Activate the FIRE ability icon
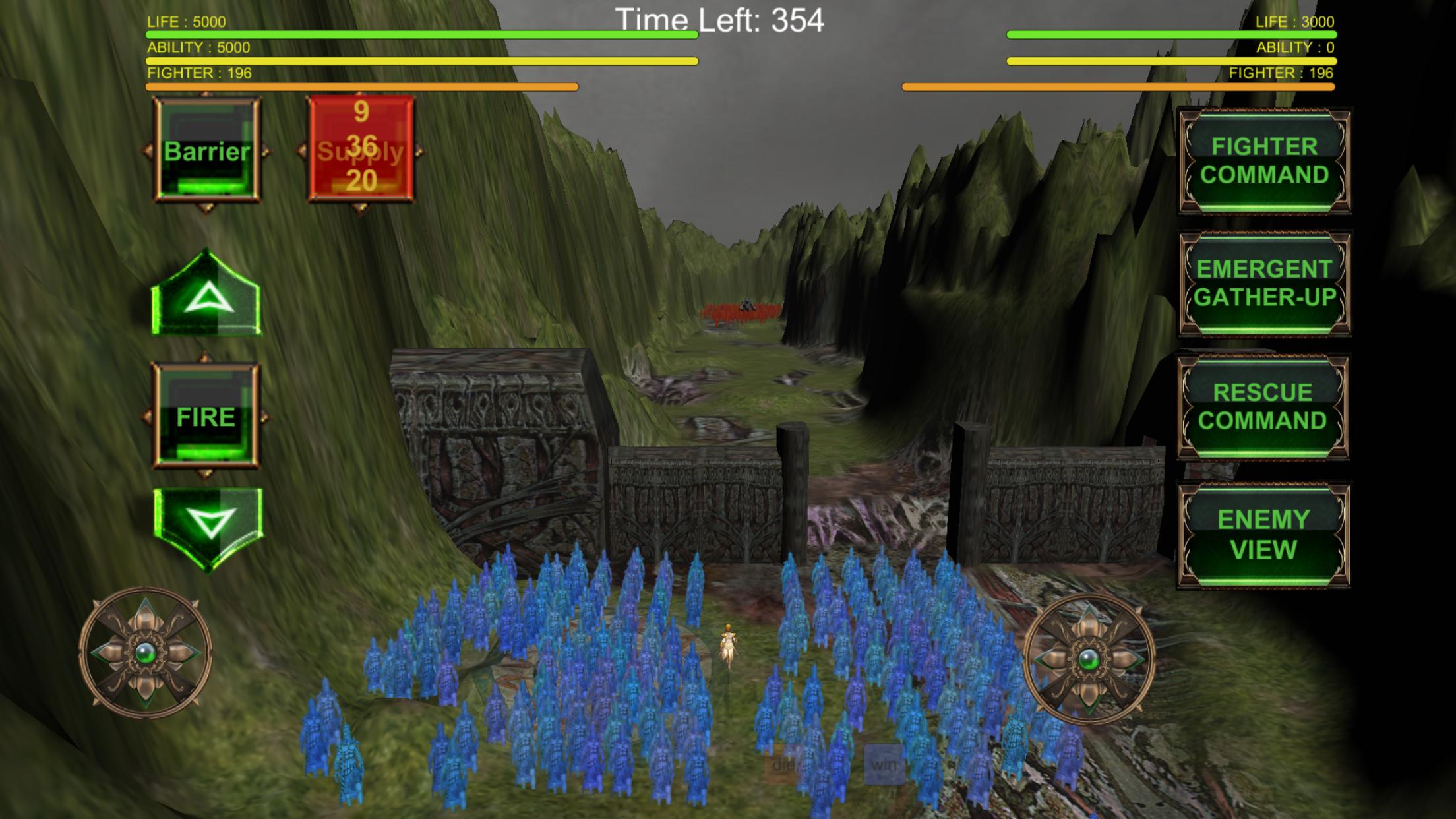This screenshot has width=1456, height=819. click(206, 415)
